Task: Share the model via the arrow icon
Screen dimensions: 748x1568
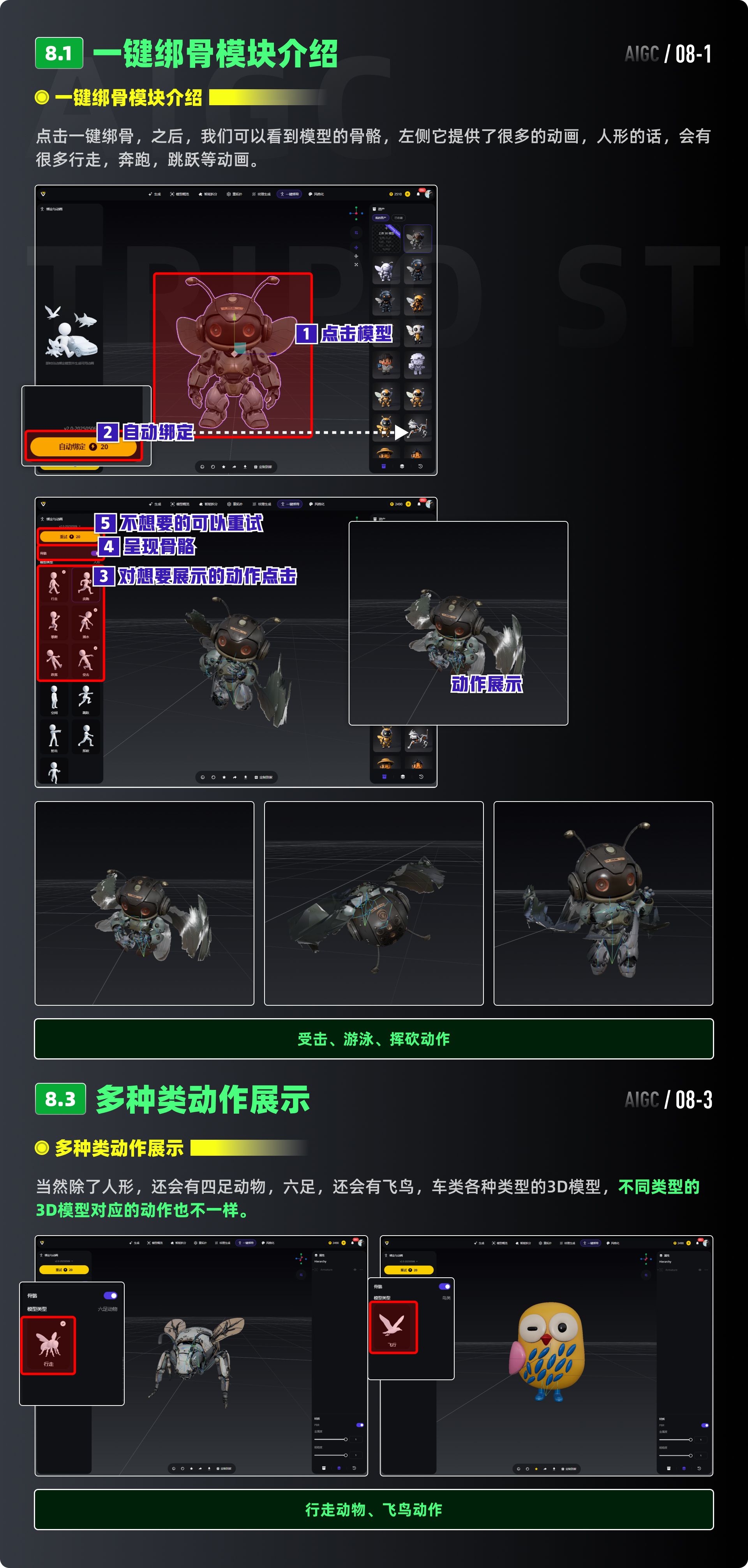Action: coord(234,467)
